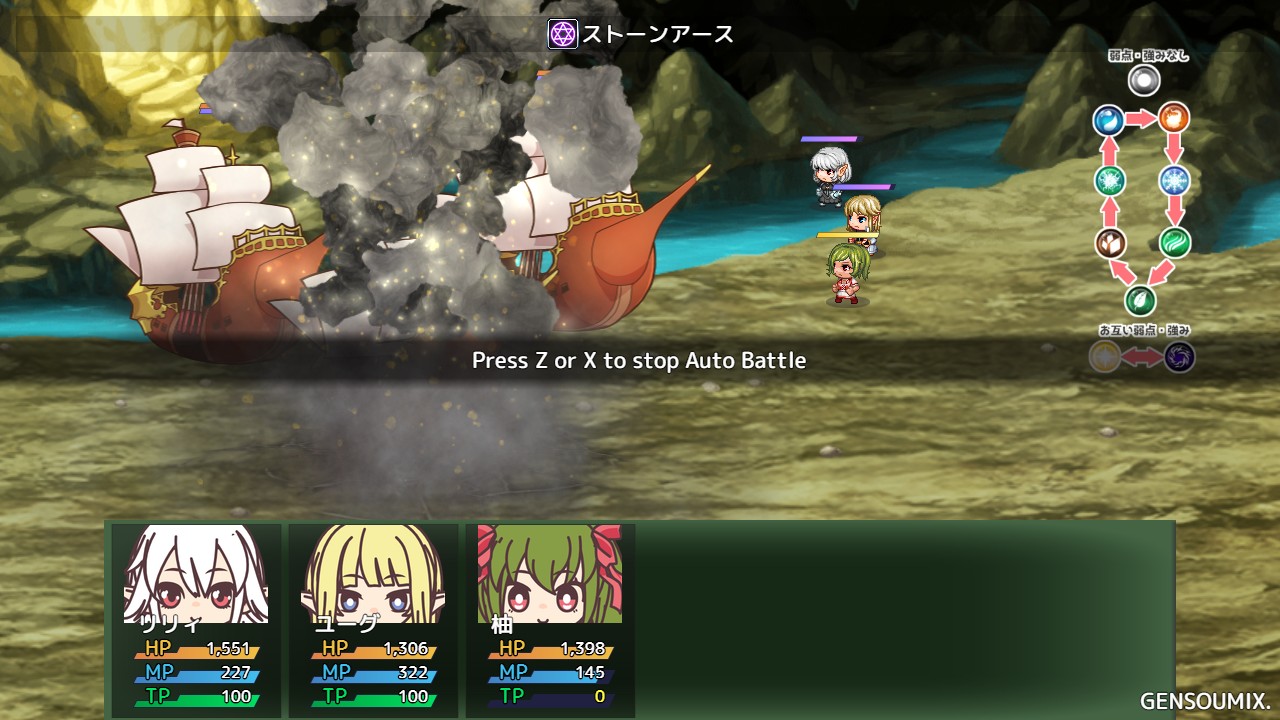Screen dimensions: 1280x720
Task: Select the blue water element icon
Action: tap(1109, 121)
